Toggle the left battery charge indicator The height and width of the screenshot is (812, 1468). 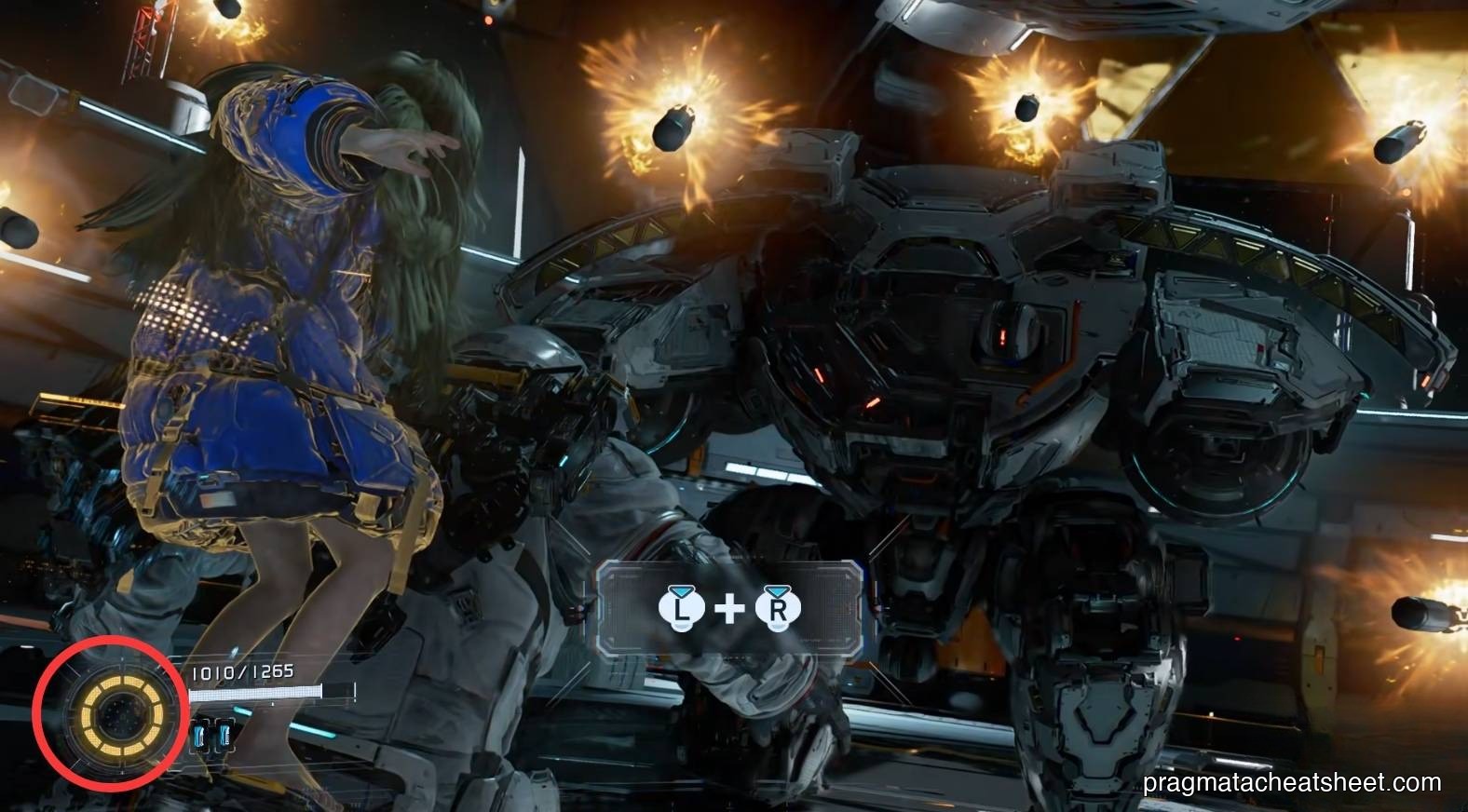click(200, 736)
